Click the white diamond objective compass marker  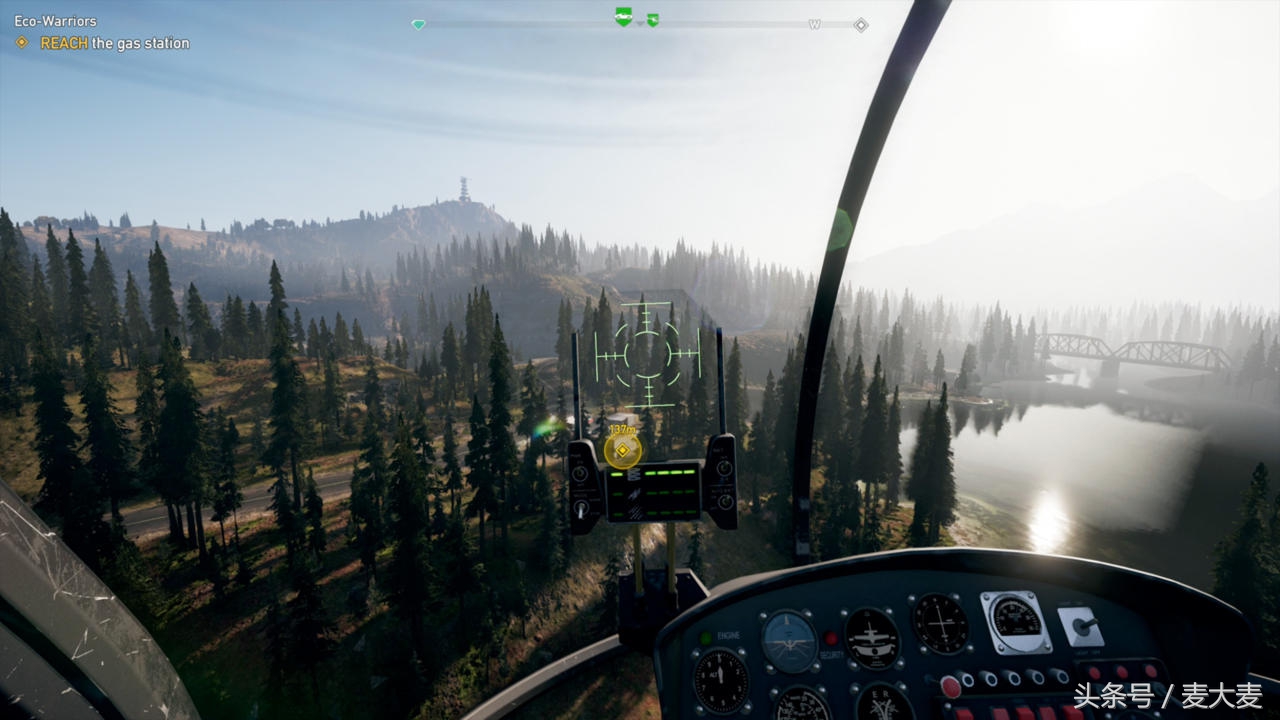(860, 25)
